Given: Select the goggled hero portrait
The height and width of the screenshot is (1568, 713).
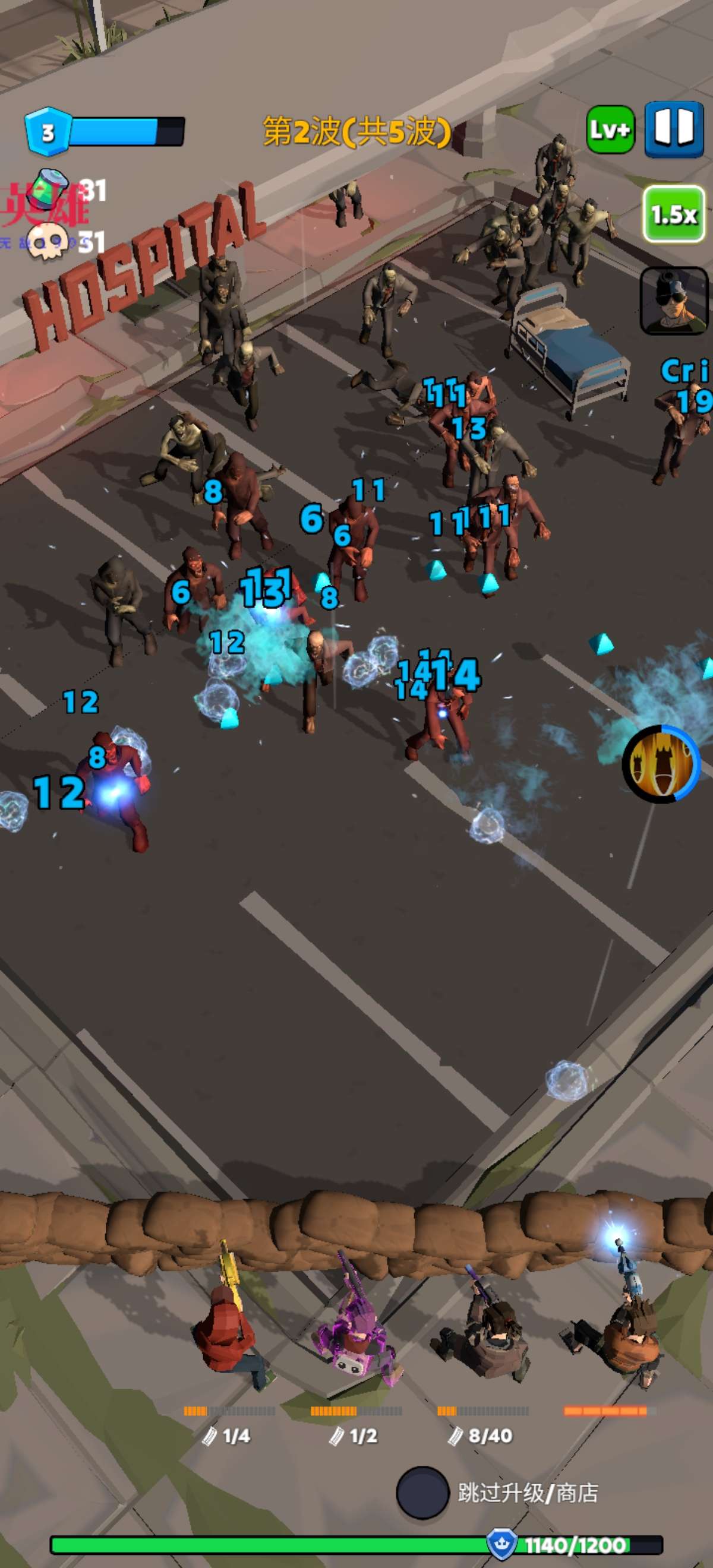Looking at the screenshot, I should click(673, 301).
